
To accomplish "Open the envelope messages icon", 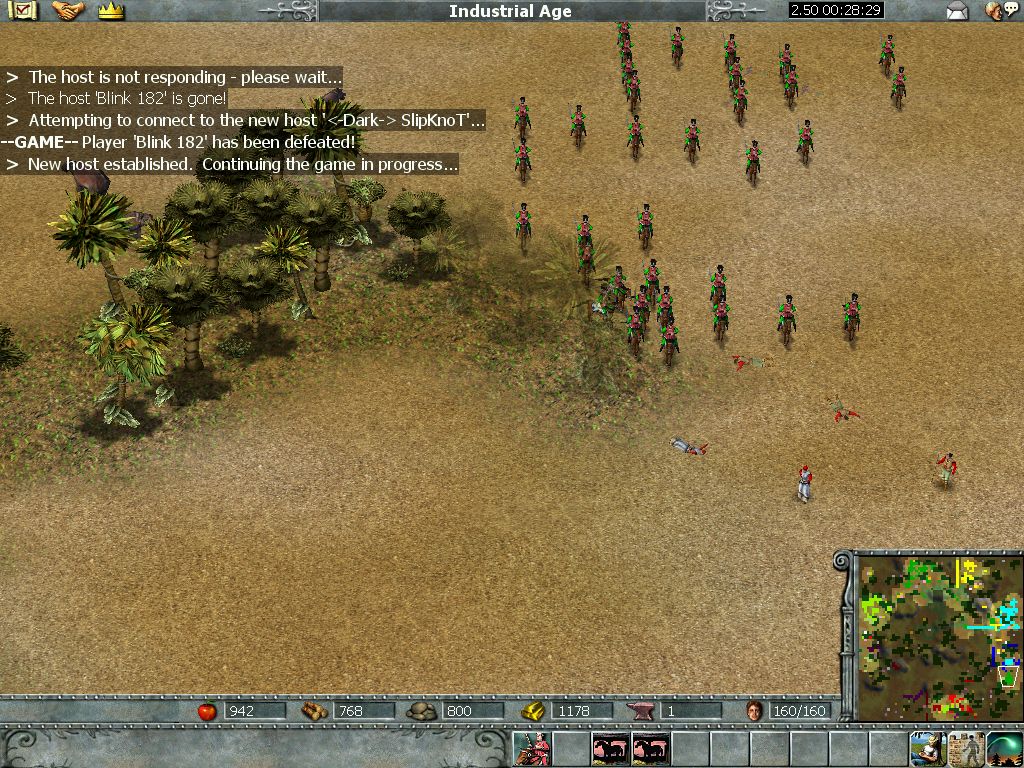I will coord(958,11).
